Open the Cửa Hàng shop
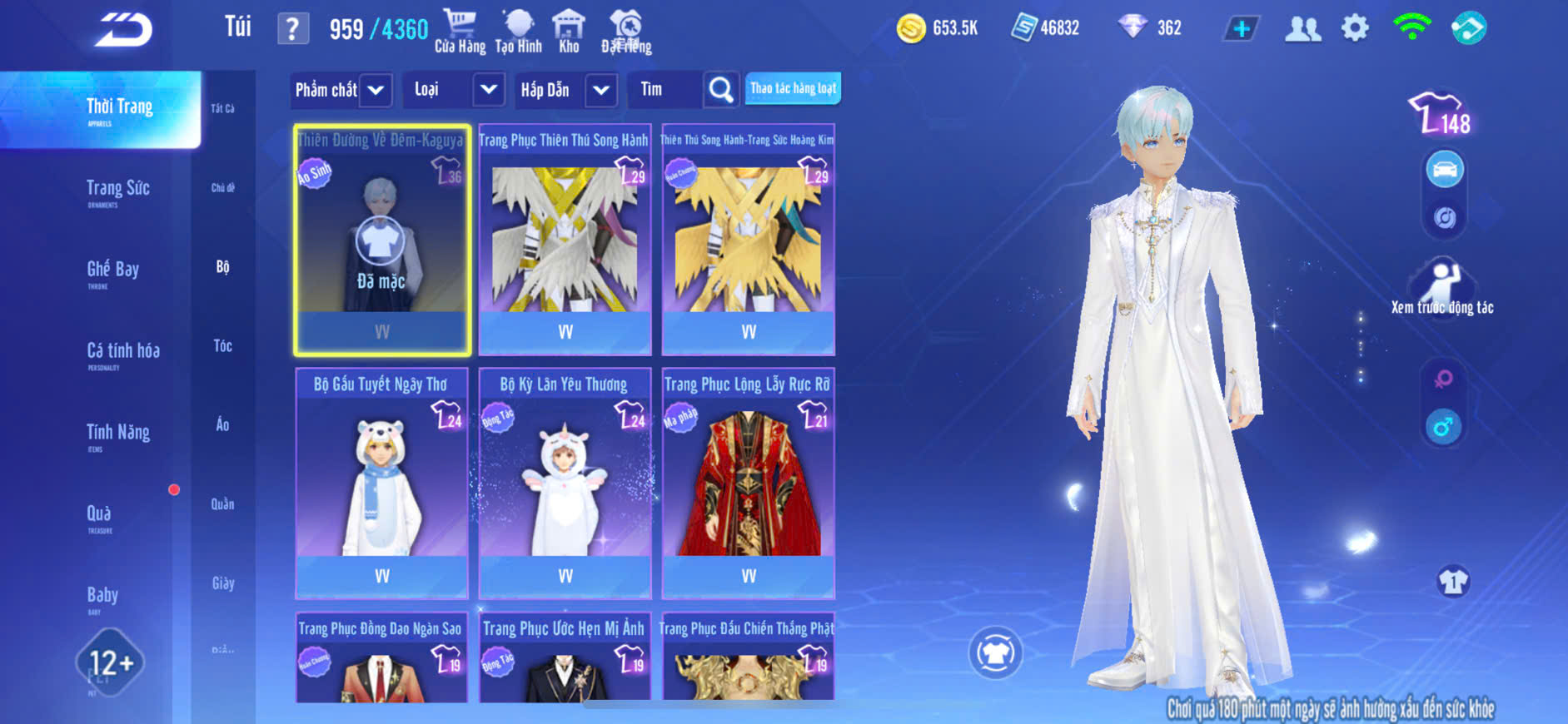 click(460, 31)
